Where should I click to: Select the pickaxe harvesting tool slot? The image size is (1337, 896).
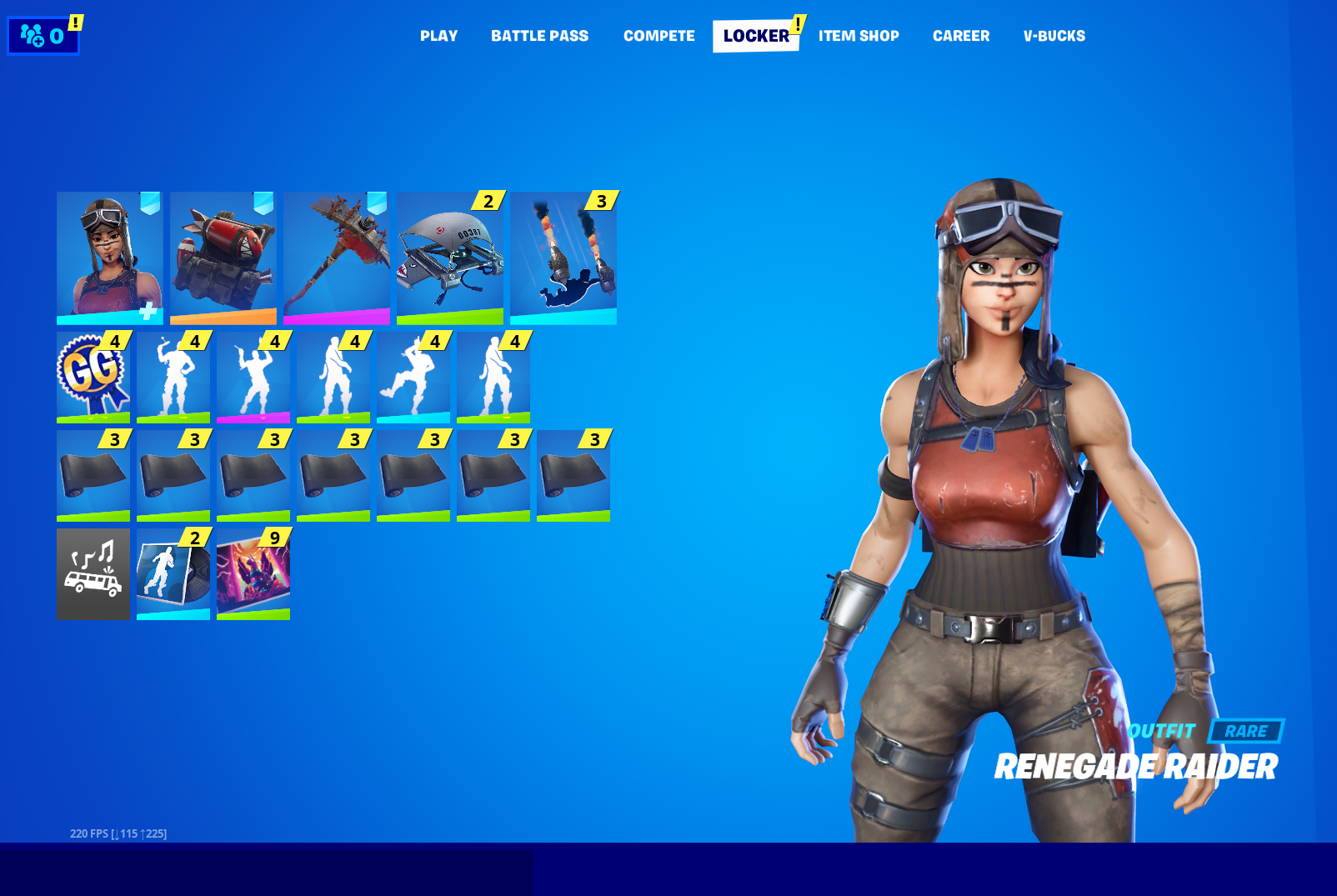pos(336,258)
